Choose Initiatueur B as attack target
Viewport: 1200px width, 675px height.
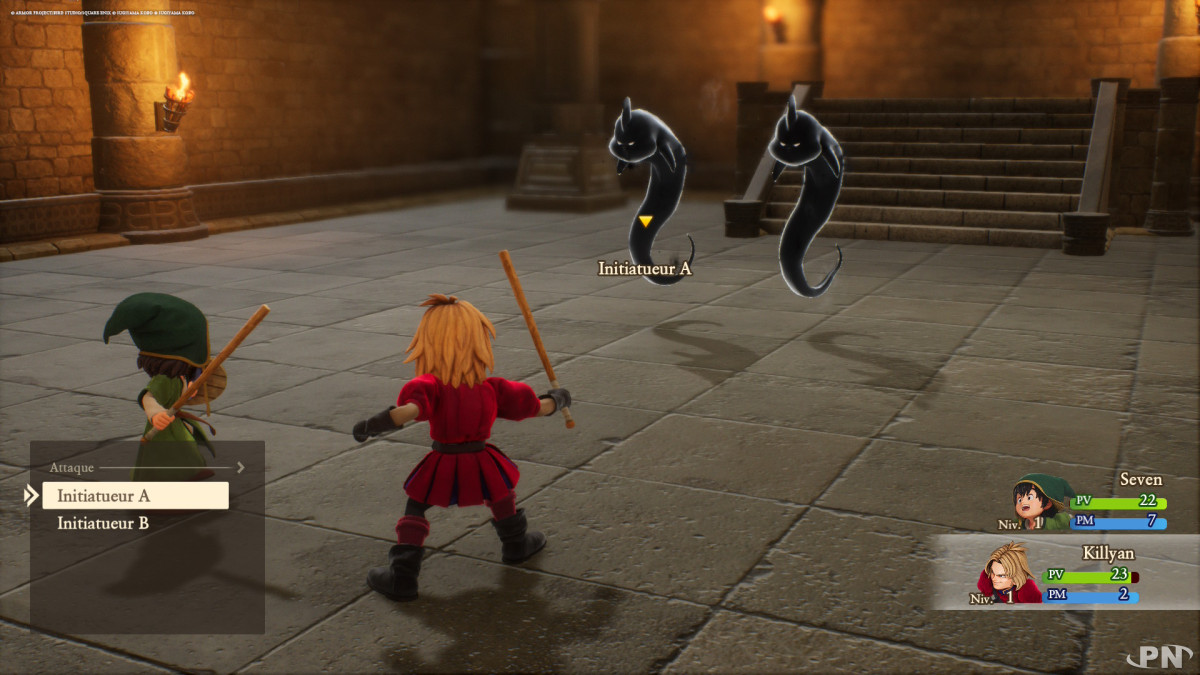tap(104, 523)
